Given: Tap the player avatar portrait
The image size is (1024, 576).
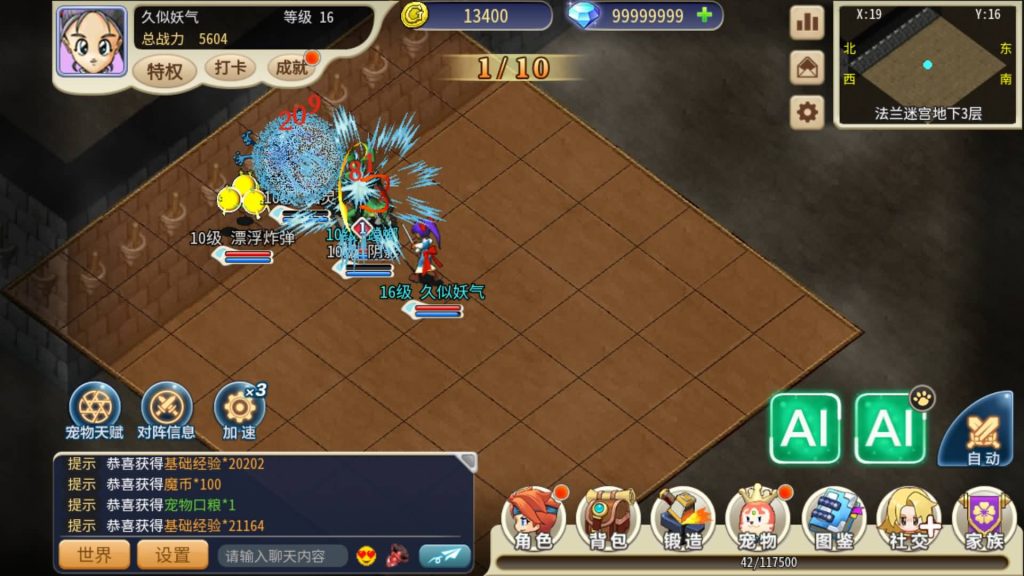Looking at the screenshot, I should 91,41.
